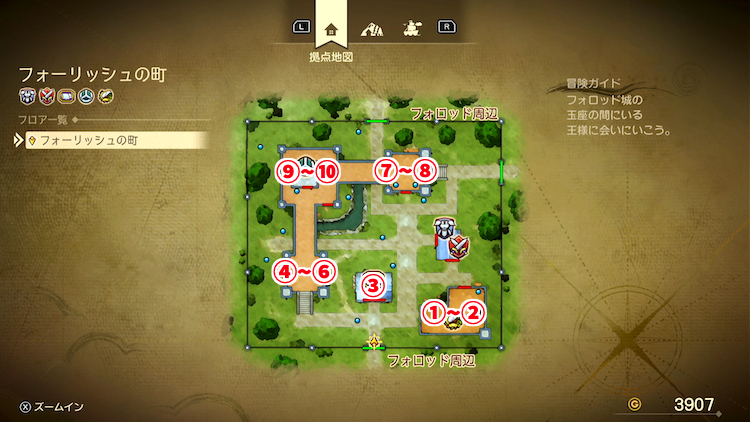Click the book facility icon under town name
This screenshot has height=422, width=750.
click(66, 96)
